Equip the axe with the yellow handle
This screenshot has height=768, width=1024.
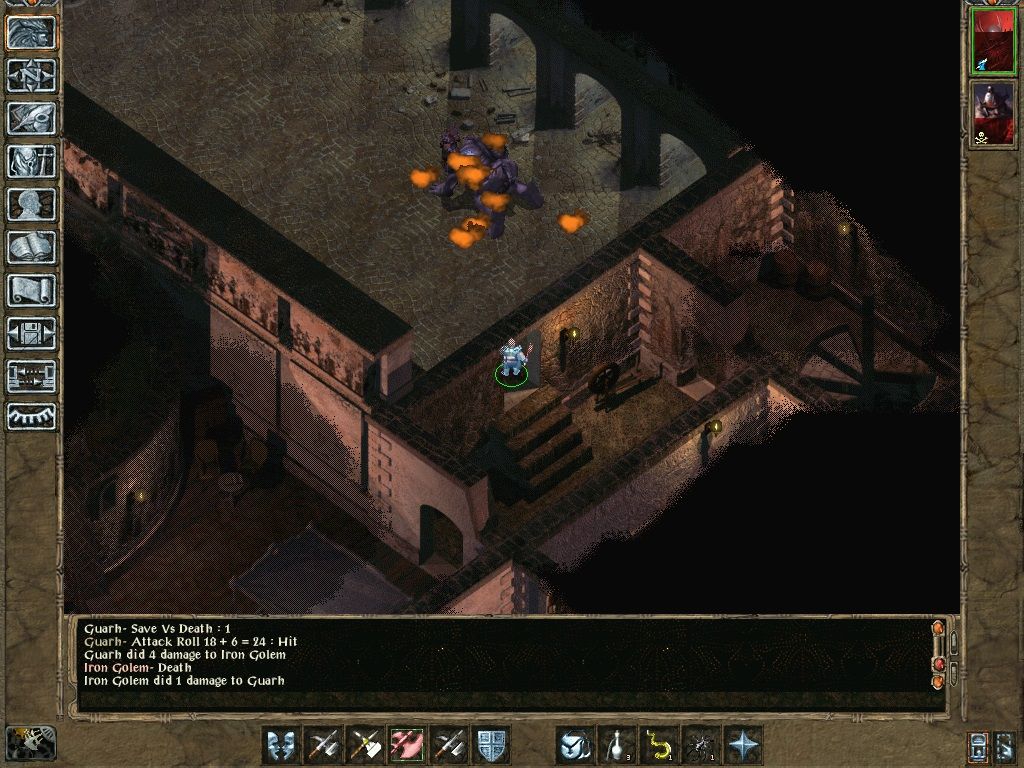point(365,745)
